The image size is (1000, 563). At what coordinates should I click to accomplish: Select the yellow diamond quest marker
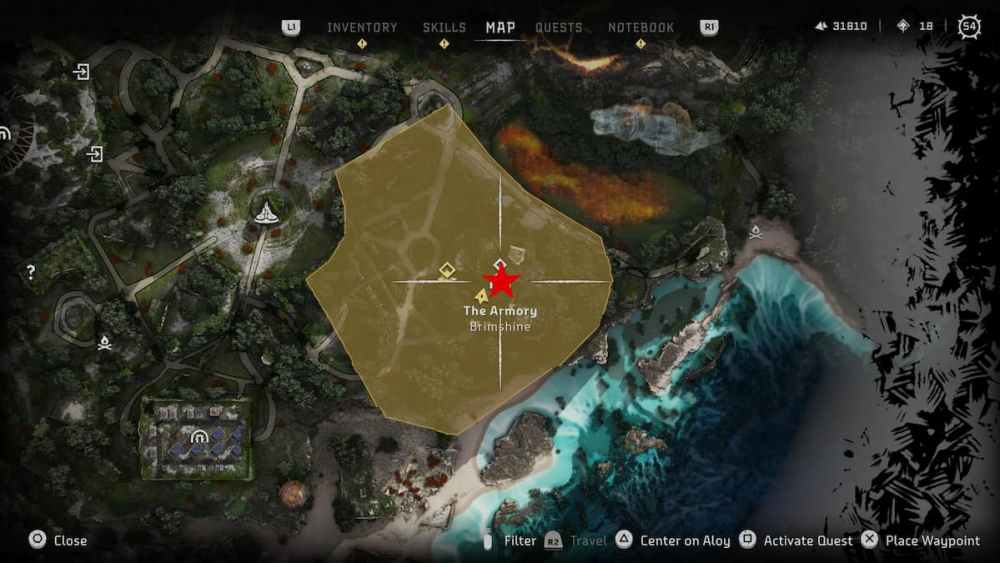tap(449, 270)
